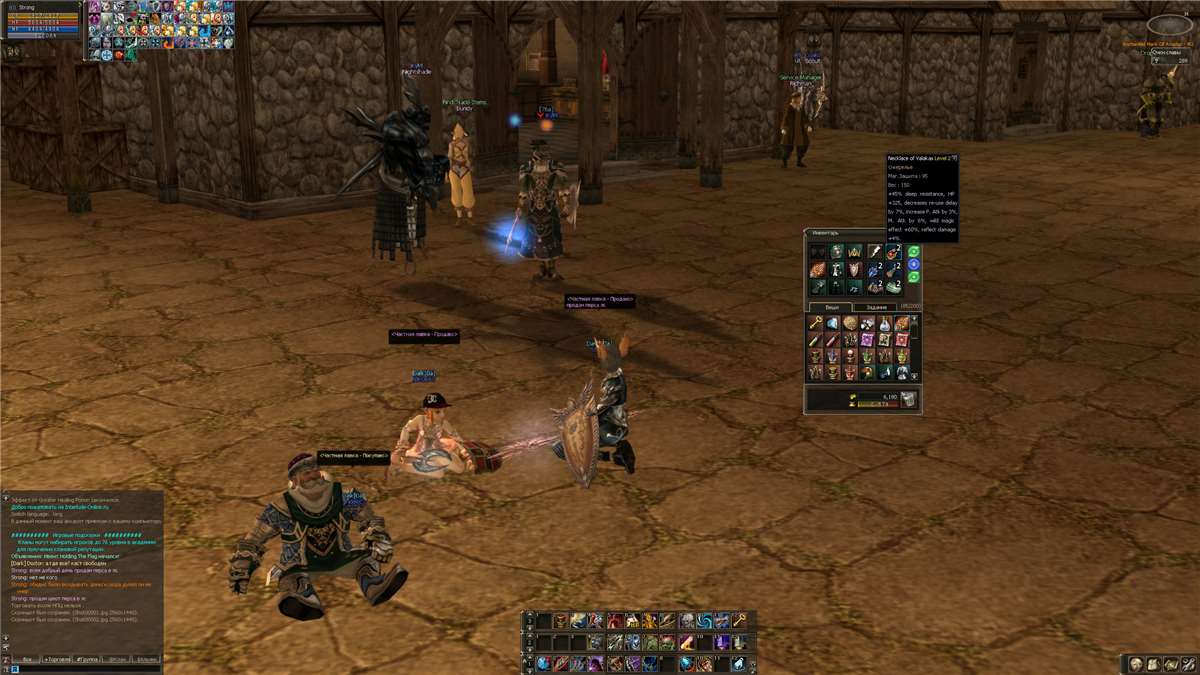Open the oval radar compass
This screenshot has width=1200, height=675.
[x=1169, y=25]
